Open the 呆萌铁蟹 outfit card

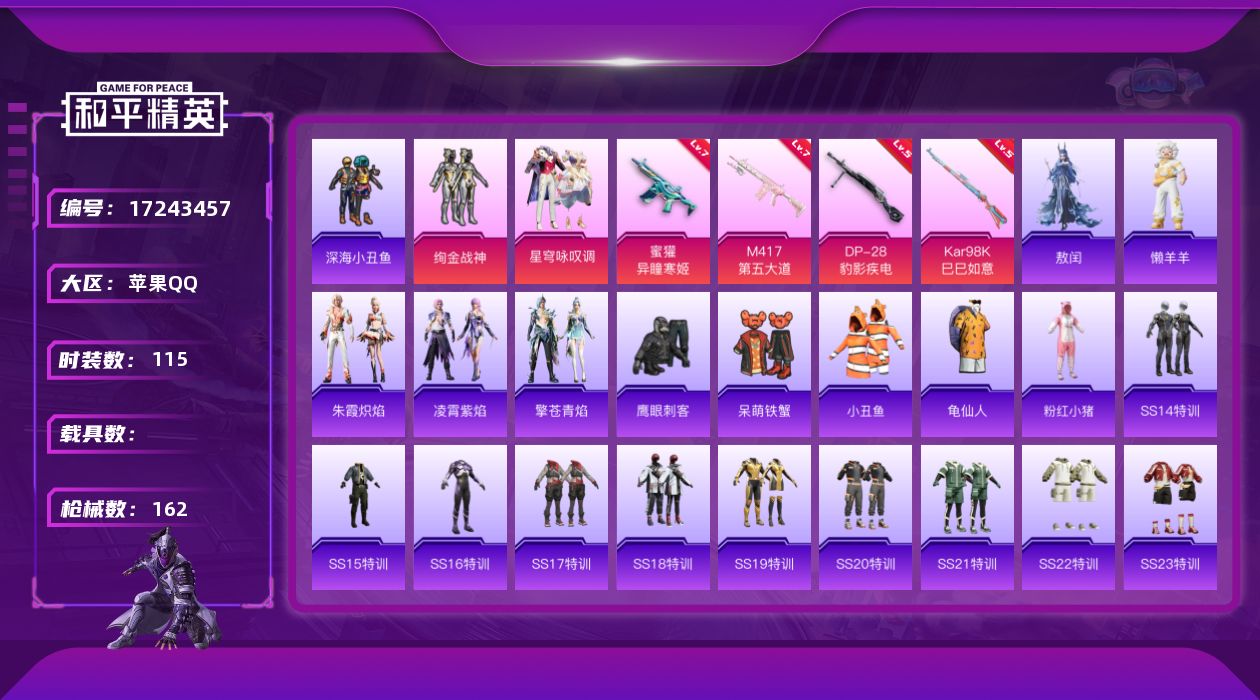click(x=764, y=364)
